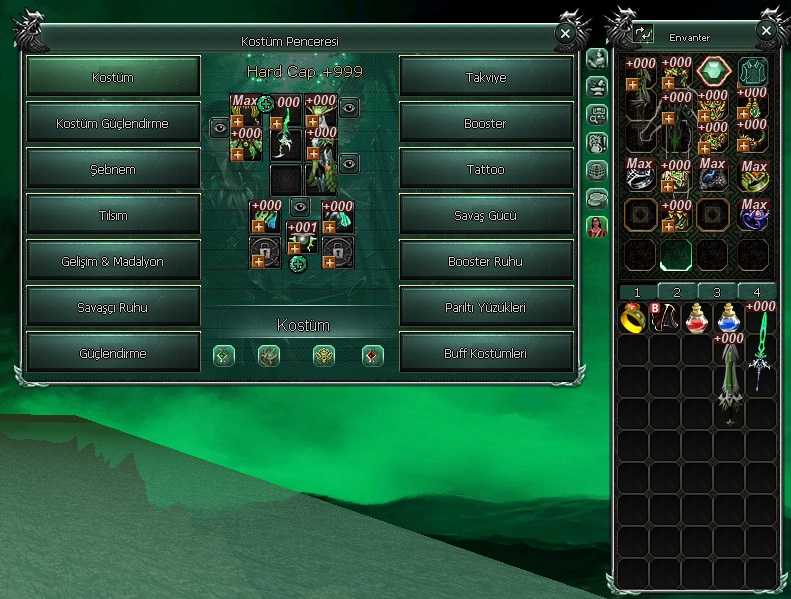791x599 pixels.
Task: Choose Parıltı Yüzükleri
Action: coord(486,308)
